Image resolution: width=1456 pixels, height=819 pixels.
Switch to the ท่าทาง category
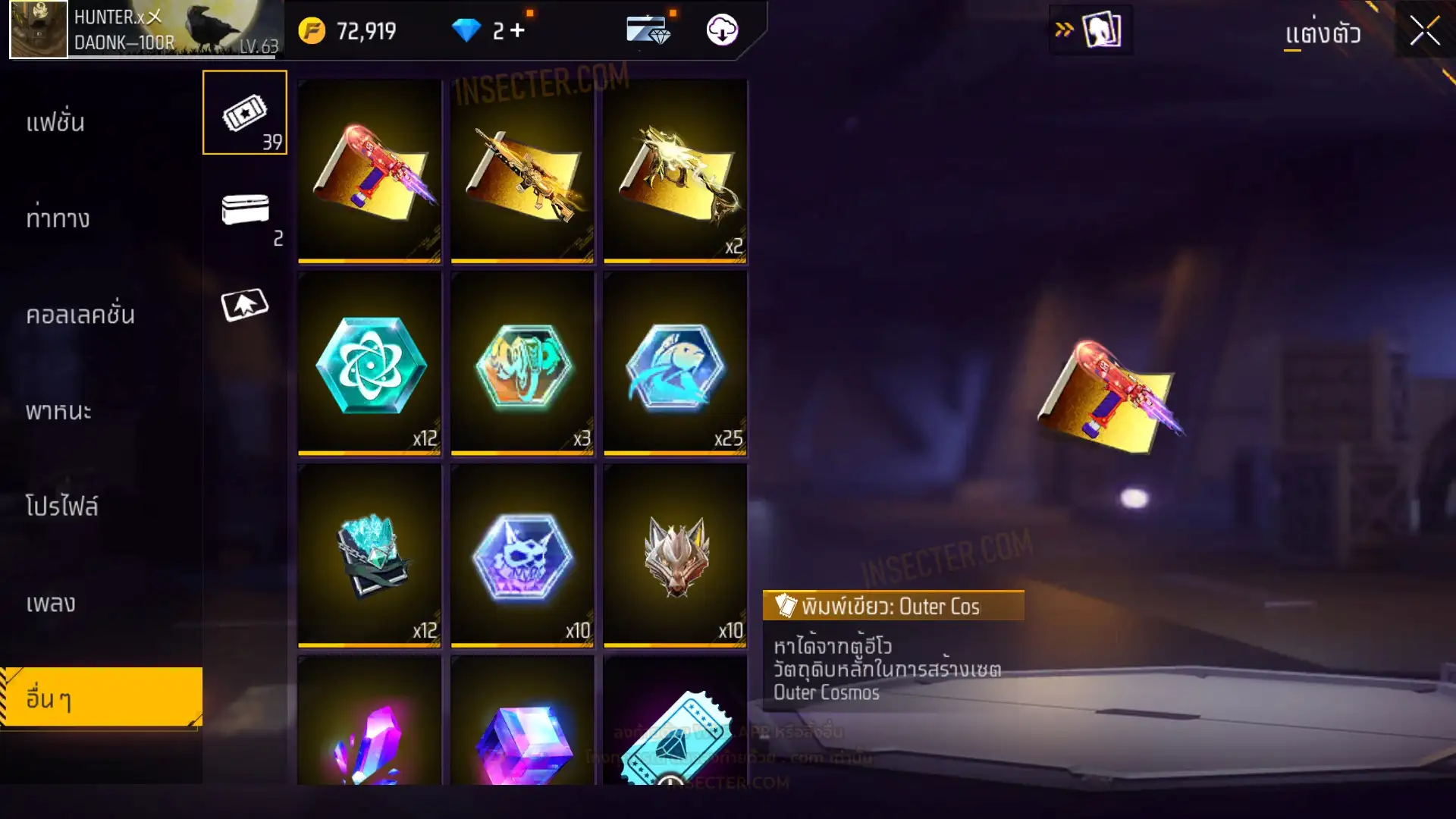[x=58, y=218]
